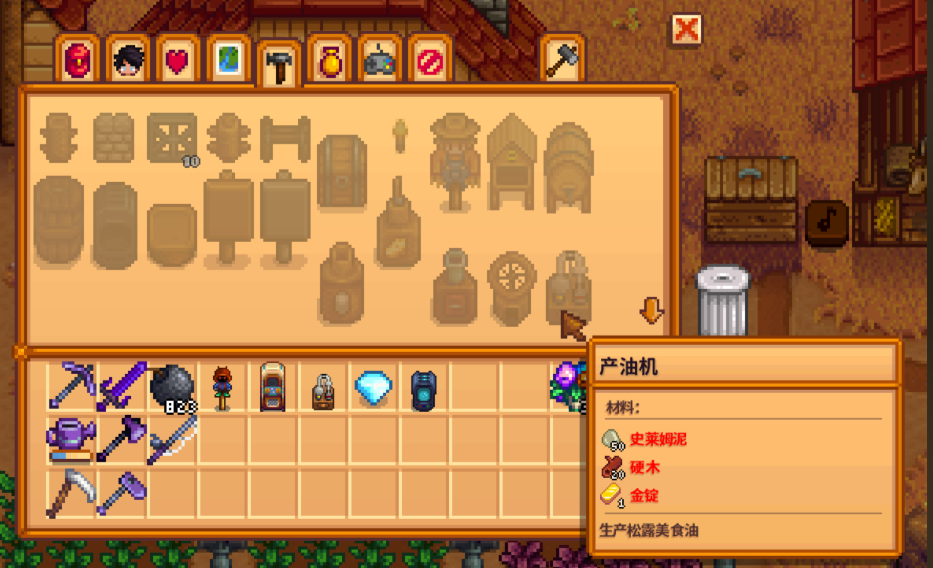Viewport: 933px width, 568px height.
Task: Choose the chest crafting recipe
Action: 342,172
